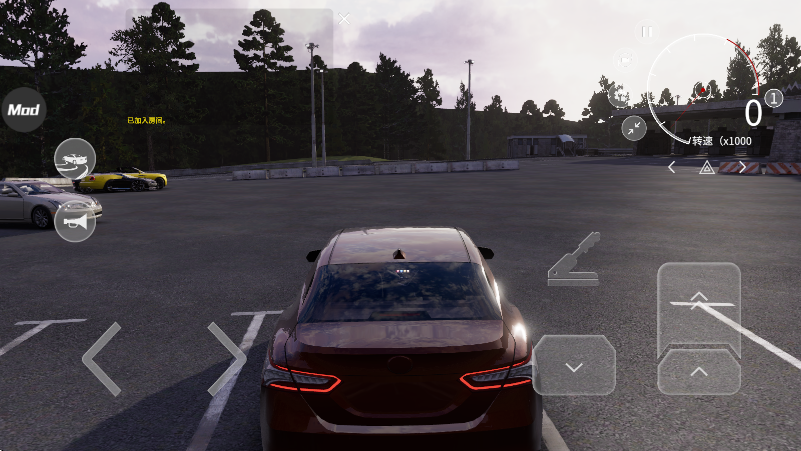Viewport: 801px width, 451px height.
Task: Click the shrink arrows icon
Action: pos(634,127)
